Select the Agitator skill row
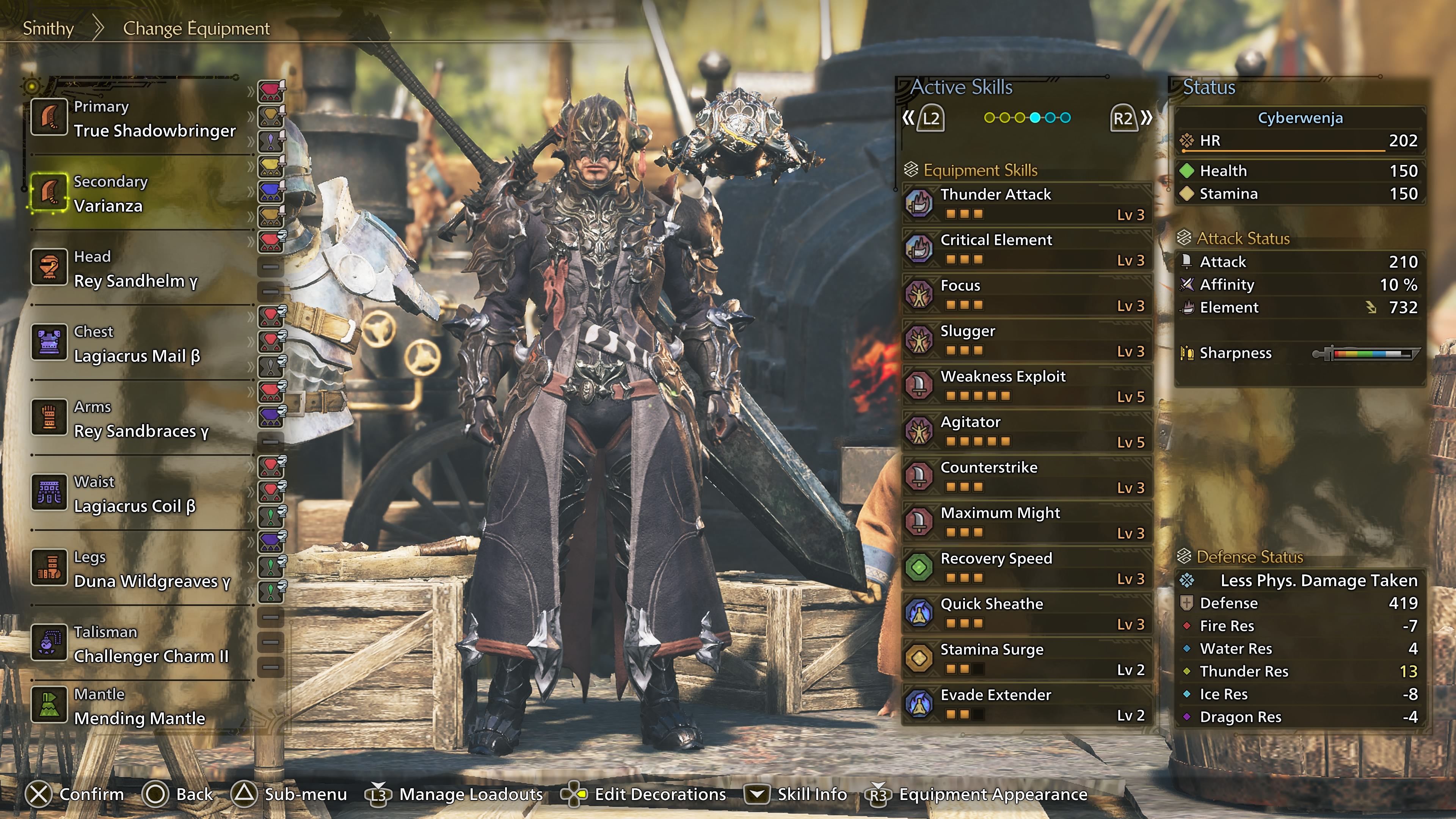The image size is (1456, 819). pyautogui.click(x=1026, y=431)
